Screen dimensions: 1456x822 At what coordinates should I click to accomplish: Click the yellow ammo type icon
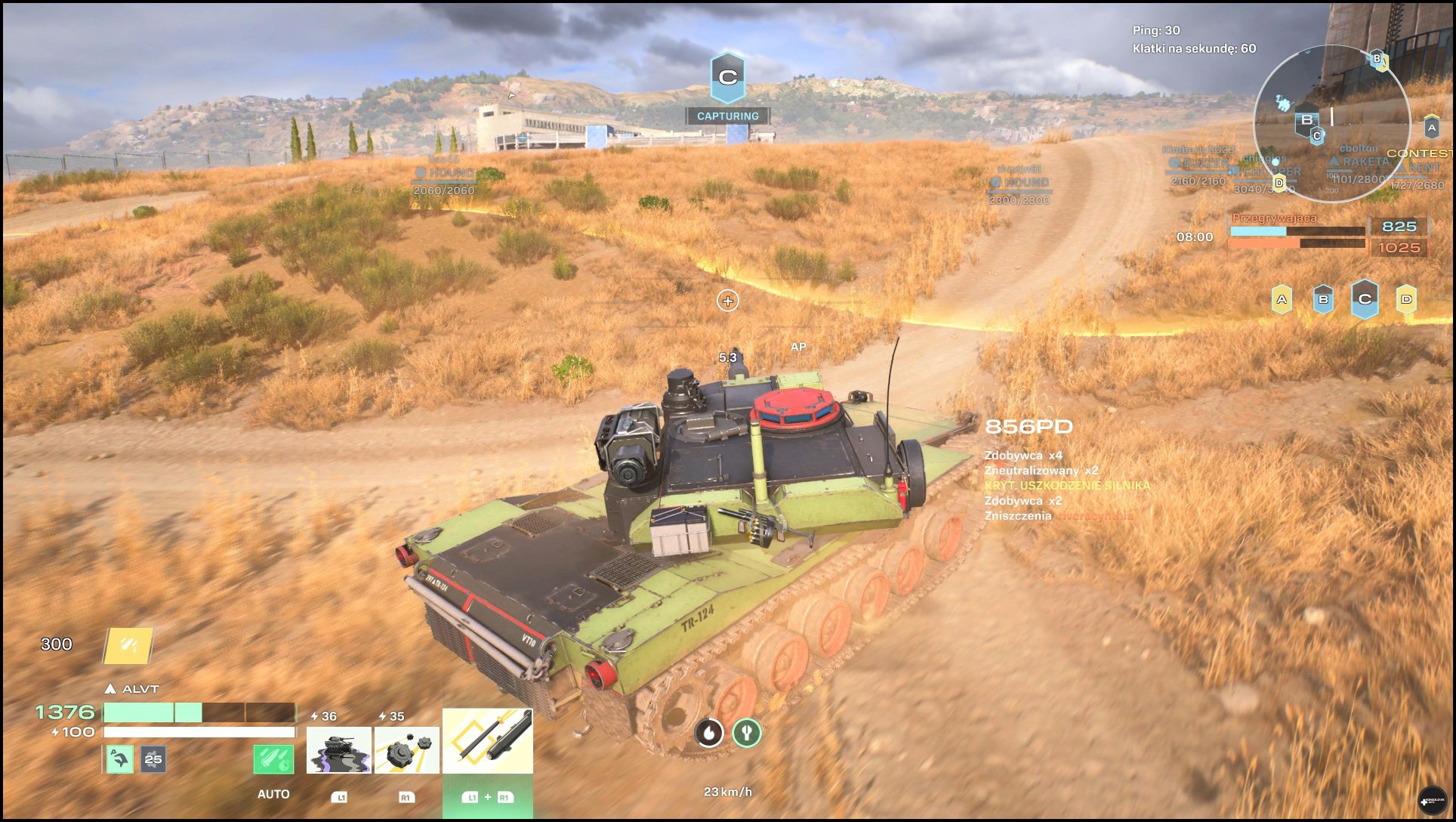pyautogui.click(x=128, y=645)
